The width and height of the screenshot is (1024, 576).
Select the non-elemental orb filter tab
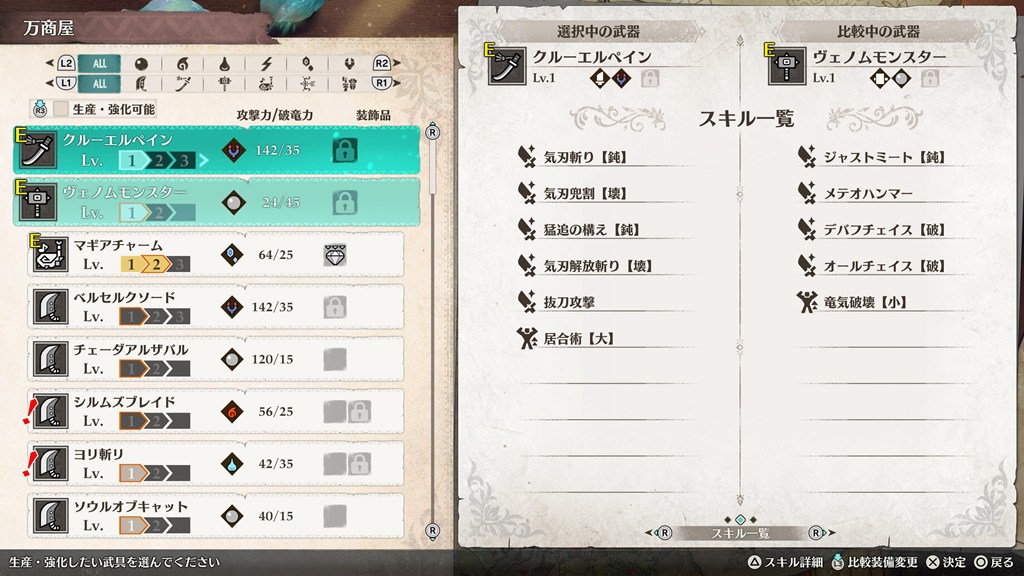tap(141, 63)
